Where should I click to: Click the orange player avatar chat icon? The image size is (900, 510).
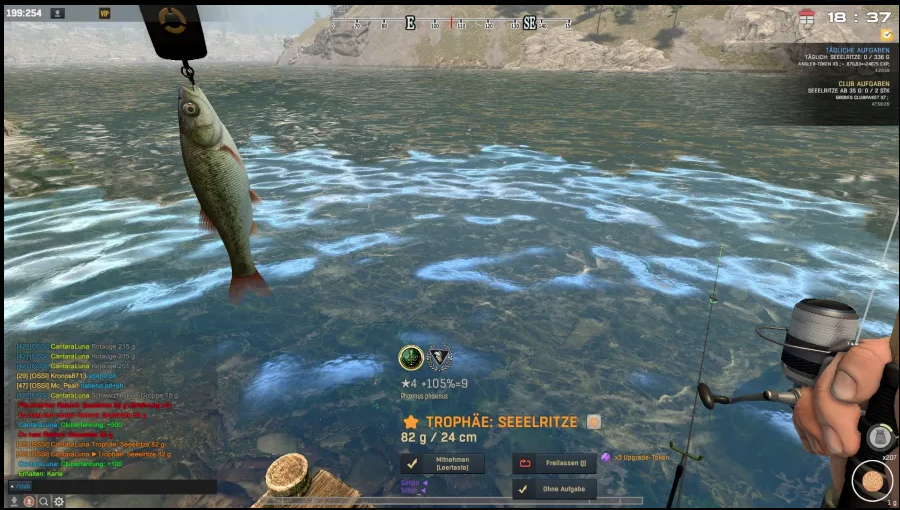coord(29,501)
